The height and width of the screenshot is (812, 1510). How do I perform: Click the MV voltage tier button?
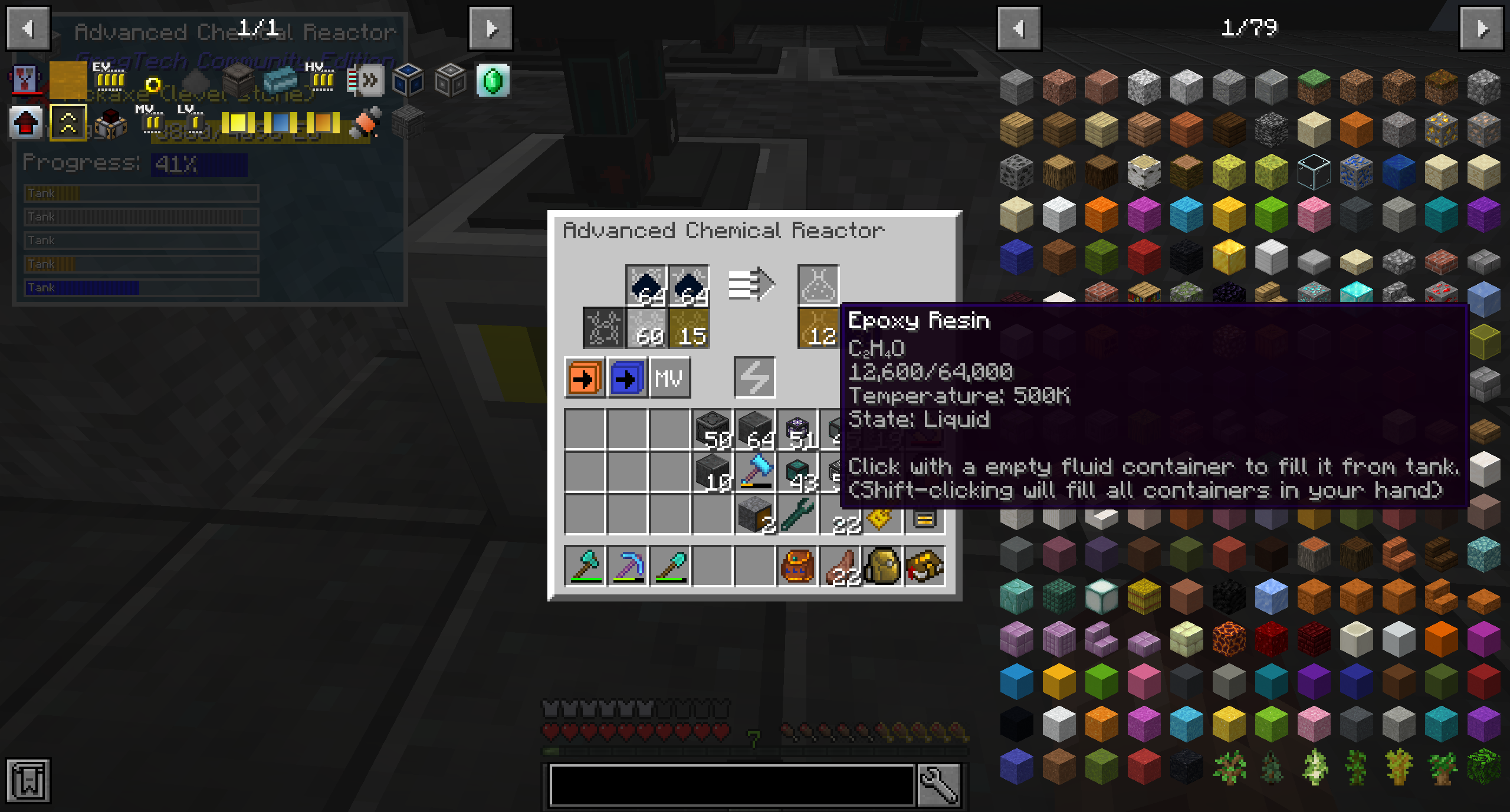coord(669,377)
